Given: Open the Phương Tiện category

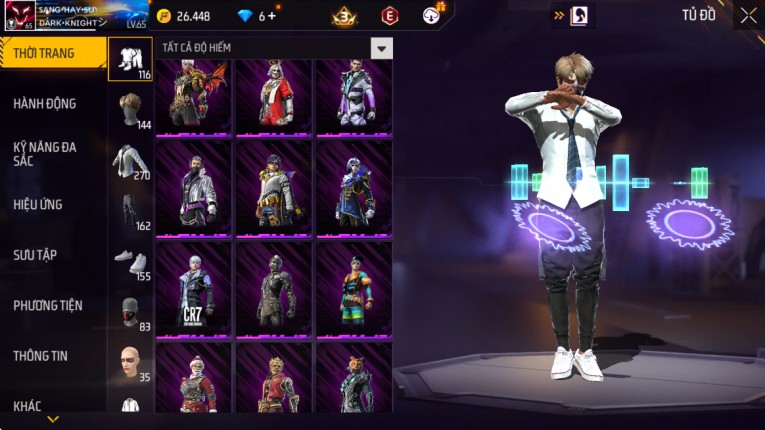Looking at the screenshot, I should tap(48, 305).
